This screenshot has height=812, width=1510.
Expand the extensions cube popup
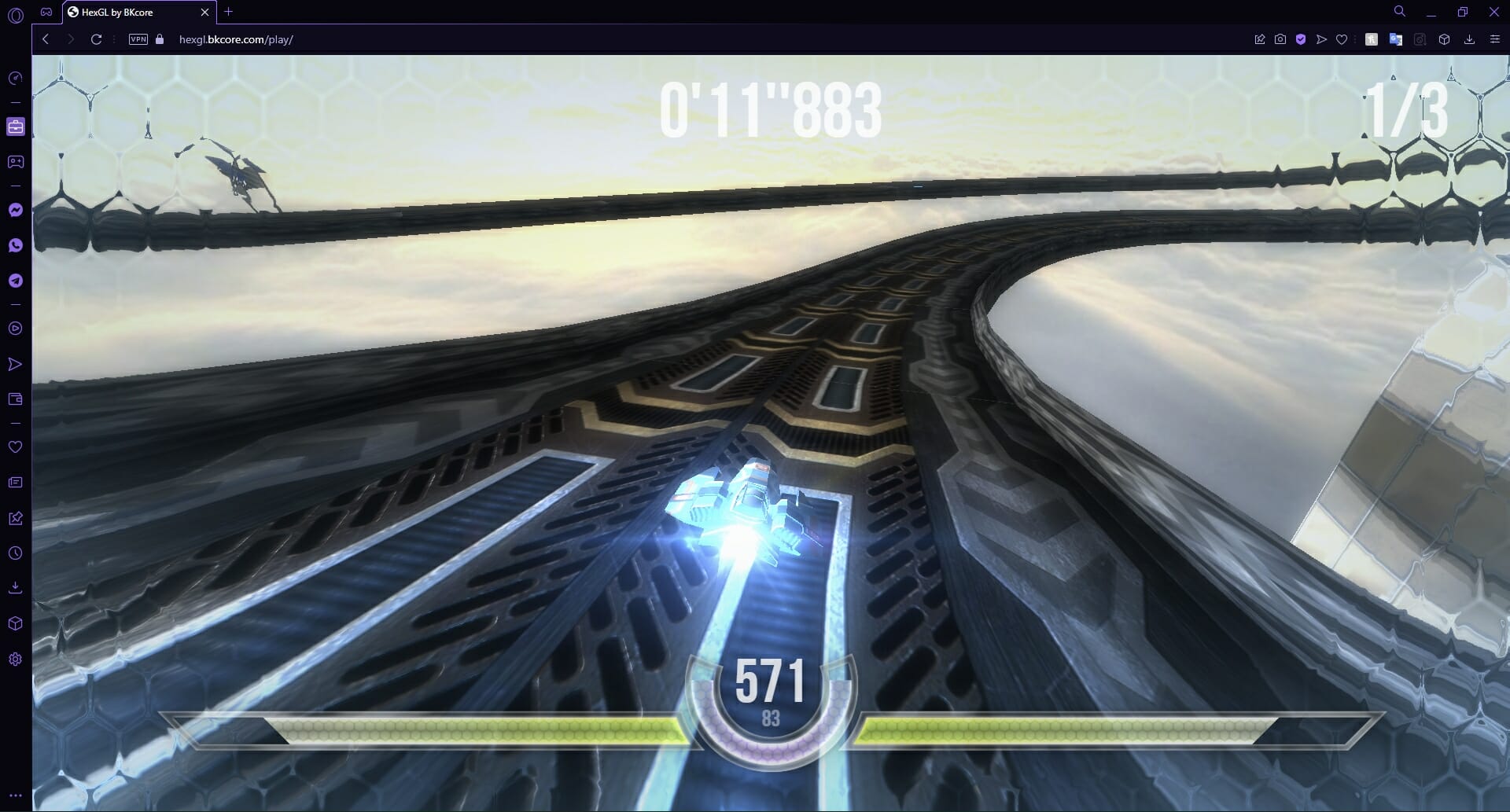1445,38
